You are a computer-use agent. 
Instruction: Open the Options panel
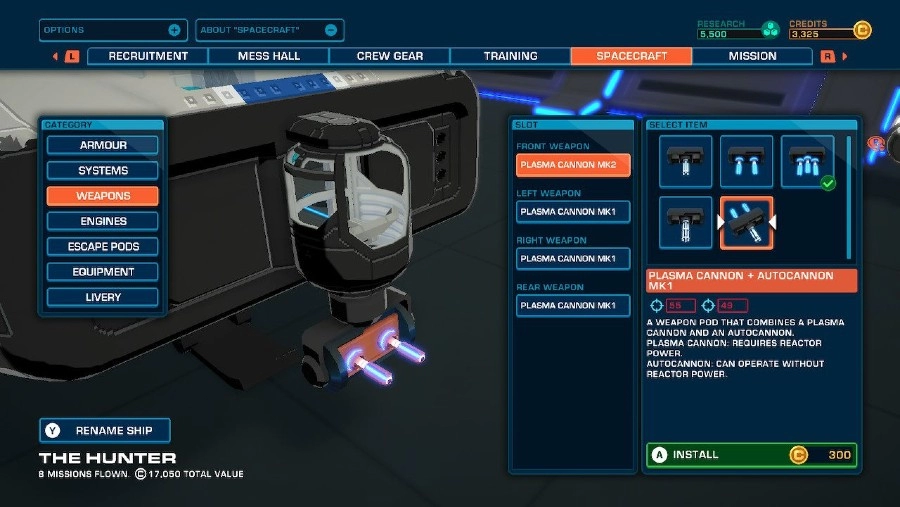(112, 30)
